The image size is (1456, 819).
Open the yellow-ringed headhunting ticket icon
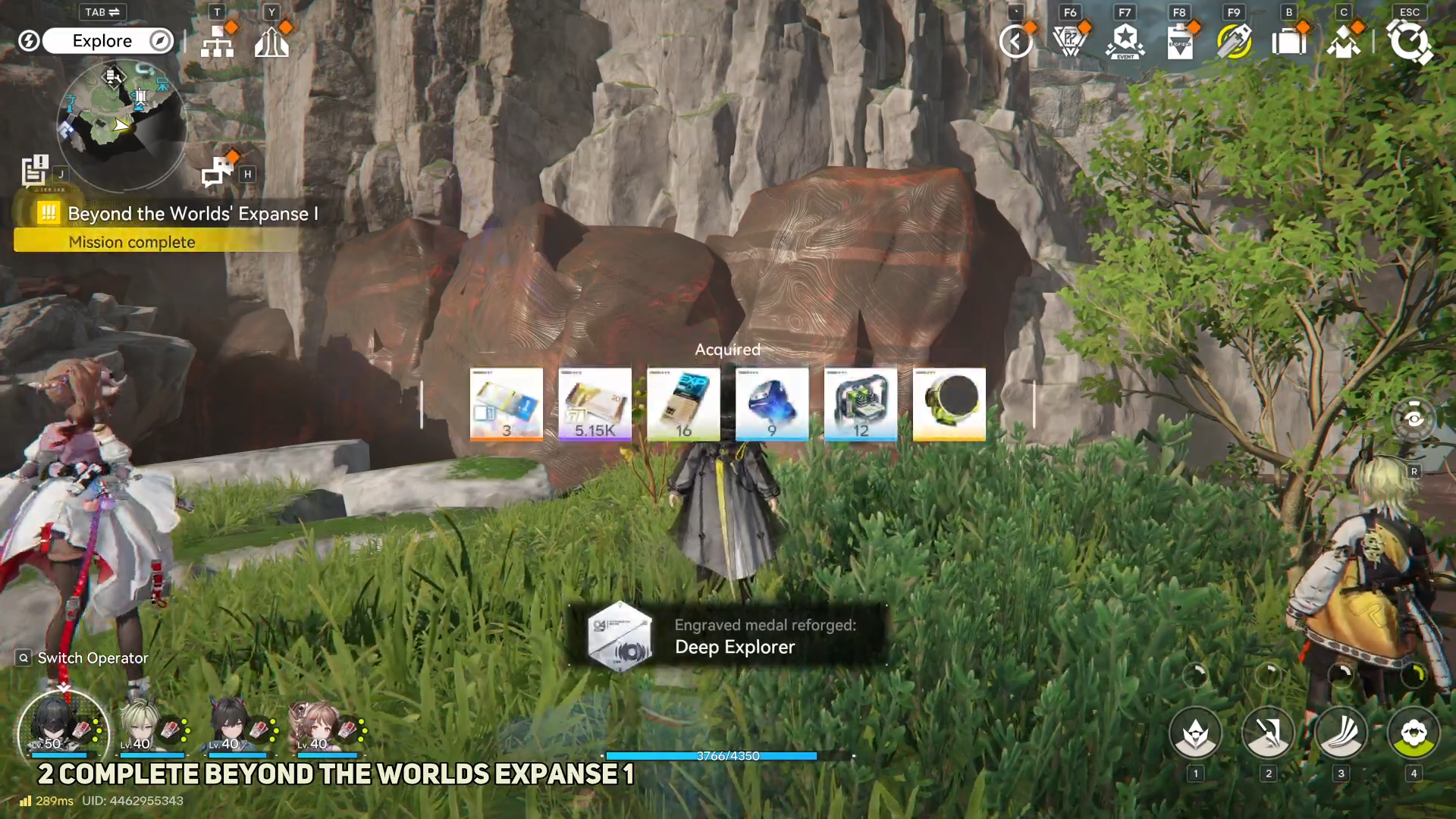[x=1234, y=42]
